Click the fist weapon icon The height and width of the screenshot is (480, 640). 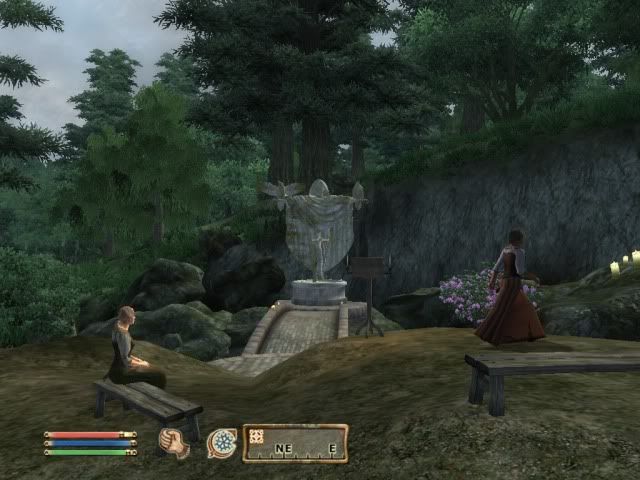pyautogui.click(x=174, y=442)
